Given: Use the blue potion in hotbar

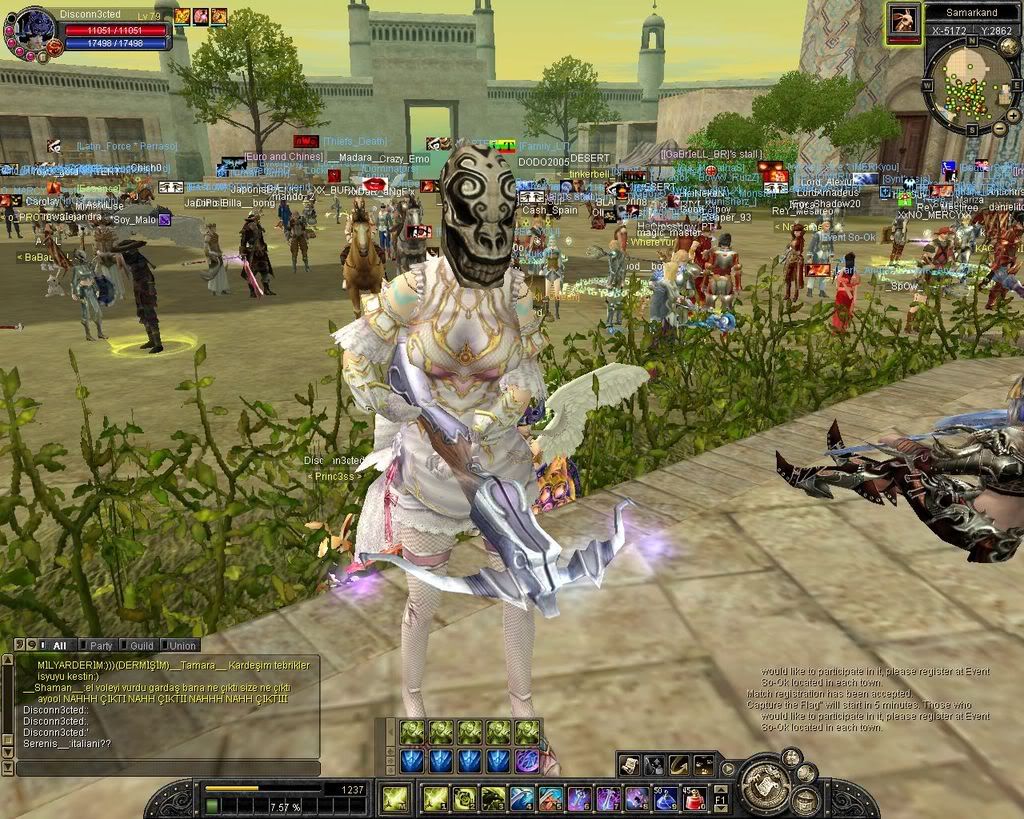Looking at the screenshot, I should (x=666, y=798).
